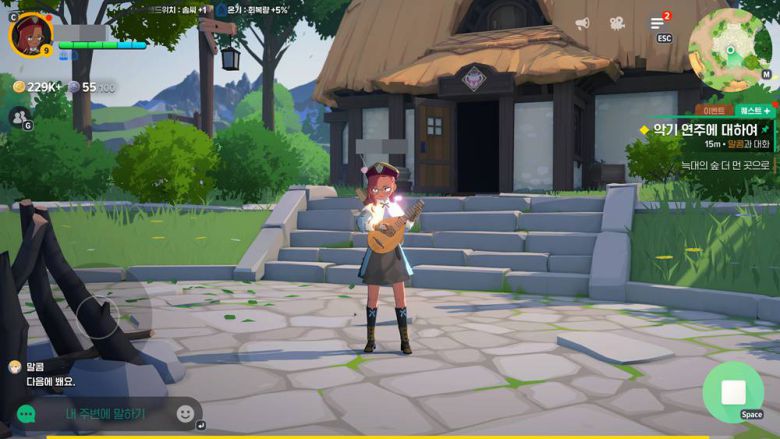Open the silver token currency counter
This screenshot has width=780, height=439.
pos(91,87)
